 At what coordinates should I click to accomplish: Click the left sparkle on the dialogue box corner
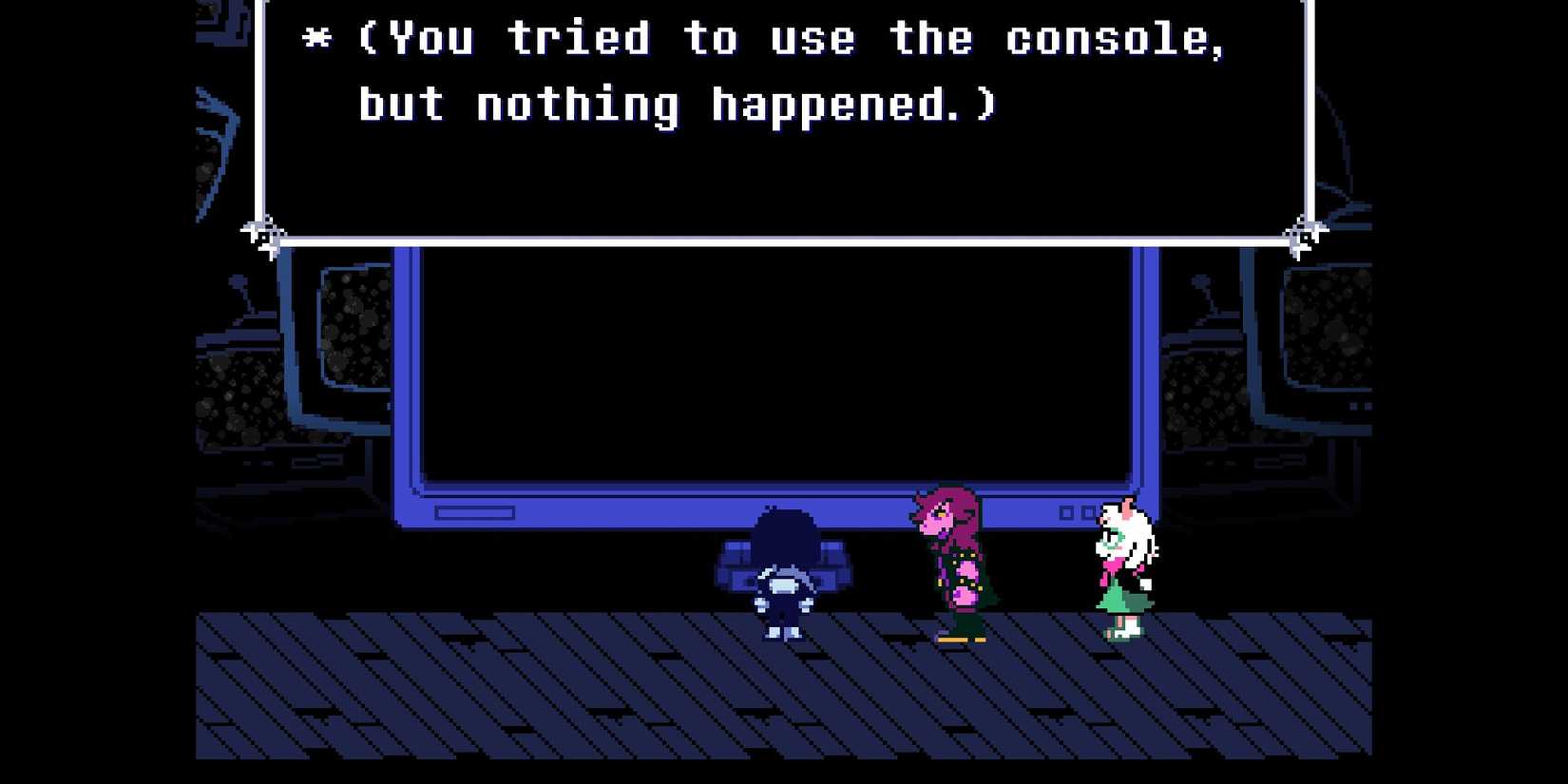pos(263,231)
